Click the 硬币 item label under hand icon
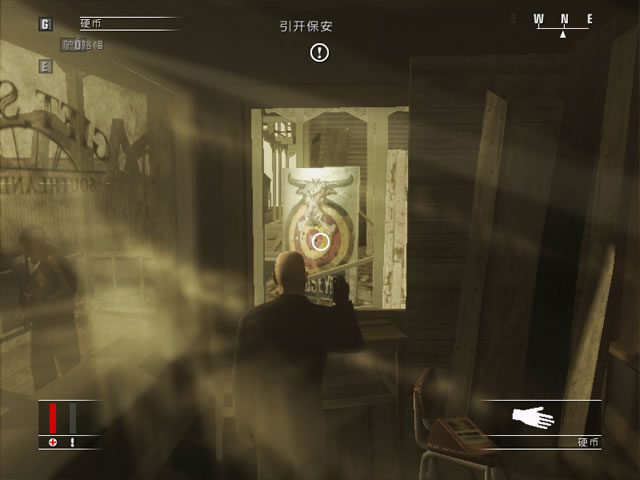640x480 pixels. [588, 442]
